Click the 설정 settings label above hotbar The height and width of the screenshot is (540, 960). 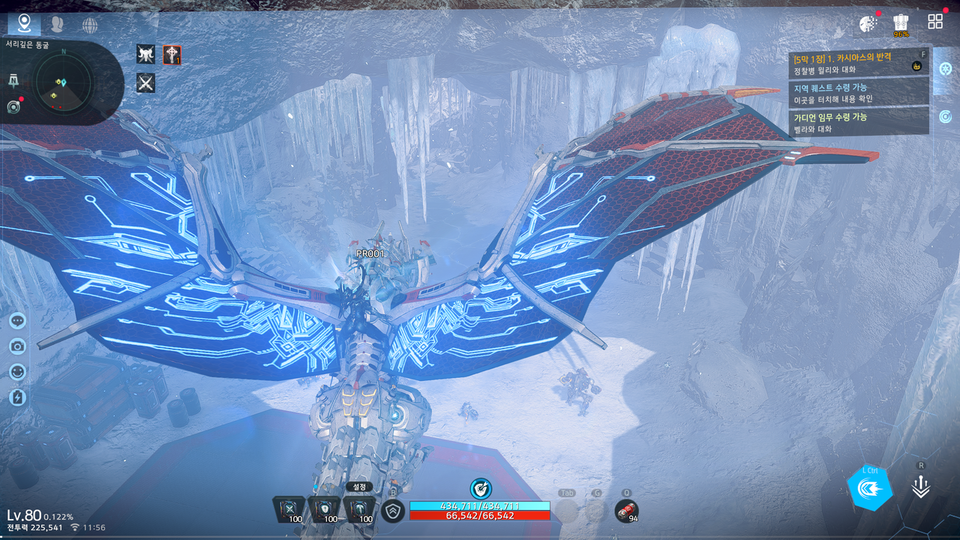pos(359,487)
